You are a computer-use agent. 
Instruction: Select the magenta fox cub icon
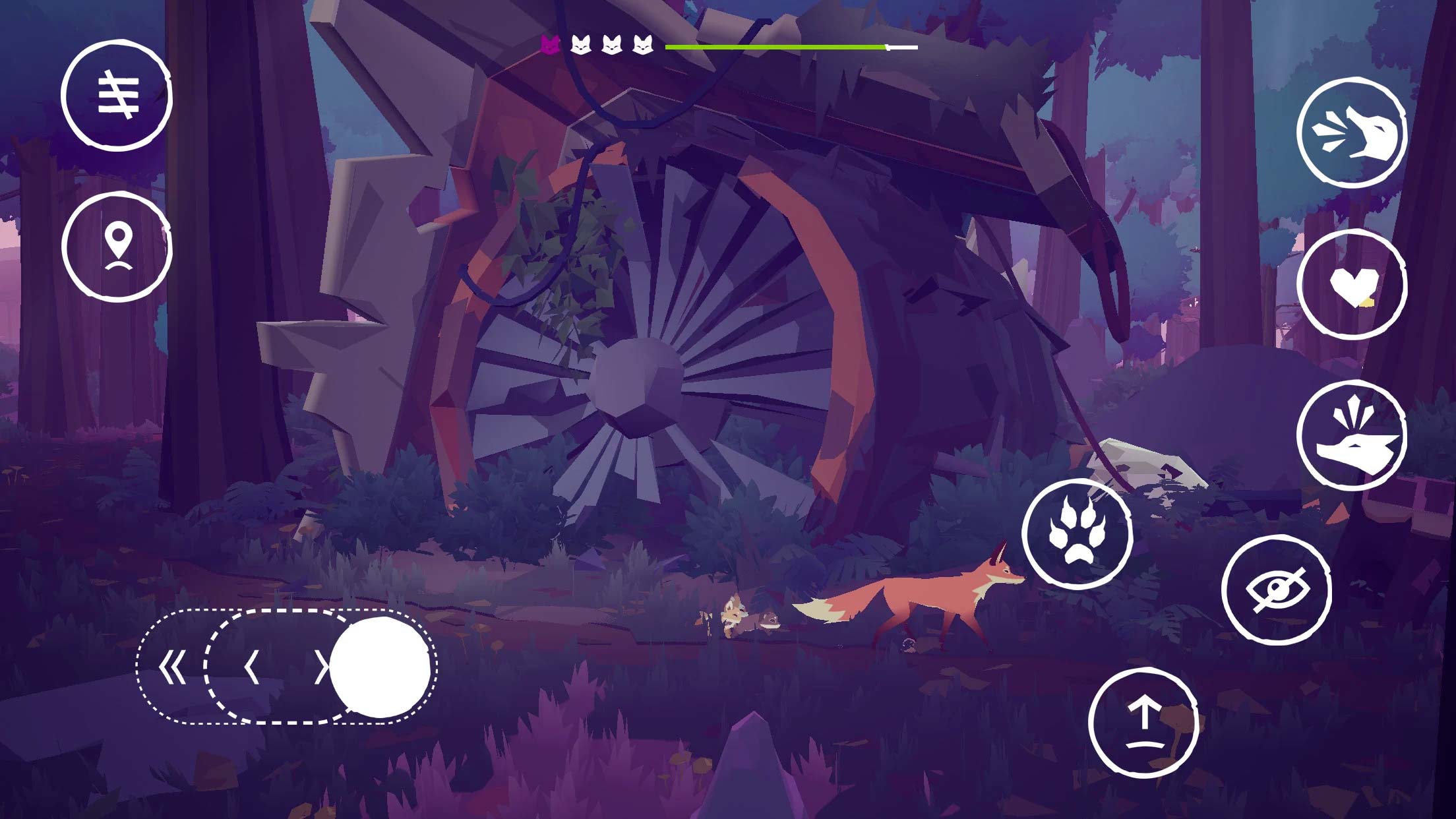coord(550,45)
